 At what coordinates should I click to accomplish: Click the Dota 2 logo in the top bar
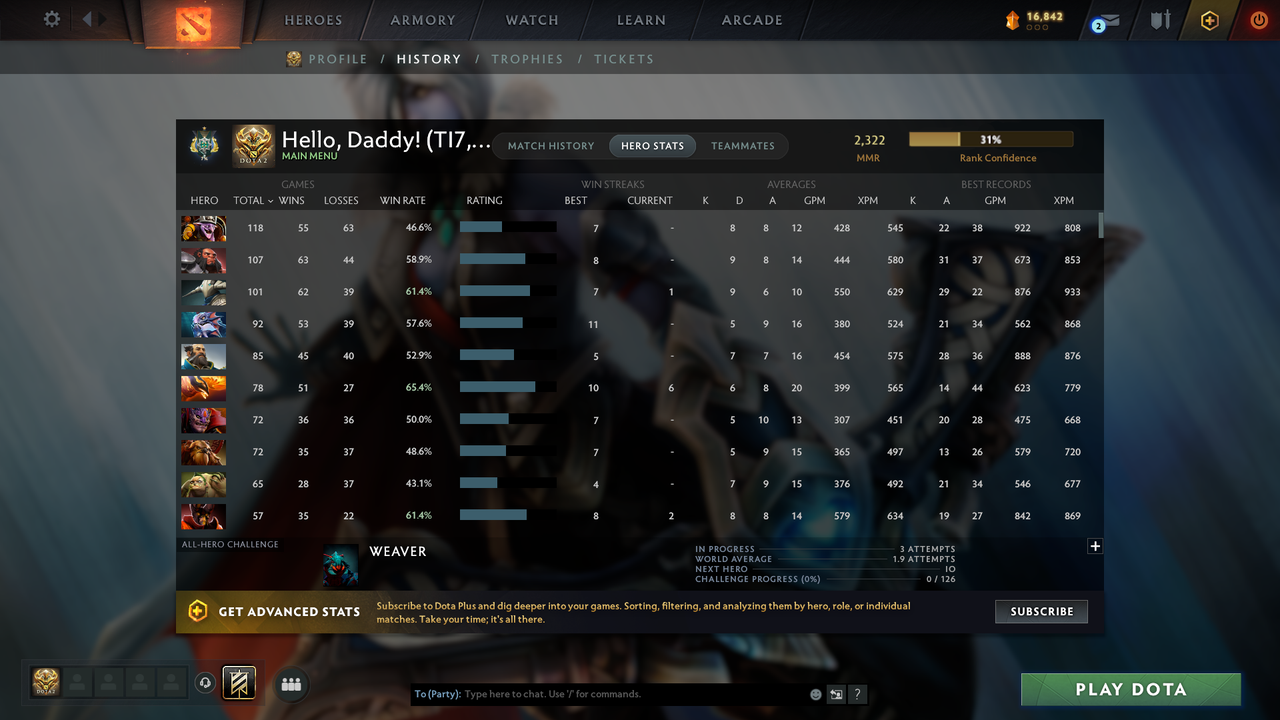192,21
